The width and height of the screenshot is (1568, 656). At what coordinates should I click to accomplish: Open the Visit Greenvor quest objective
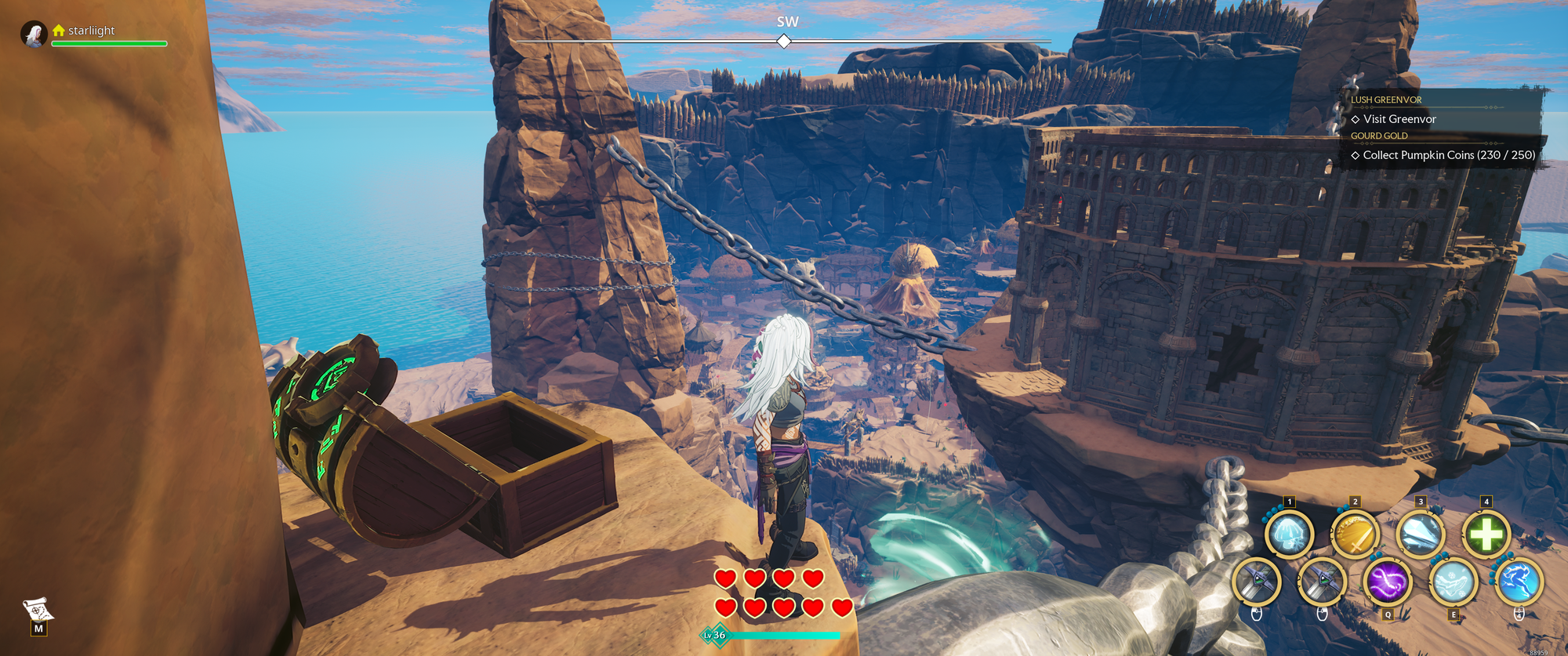[x=1399, y=119]
